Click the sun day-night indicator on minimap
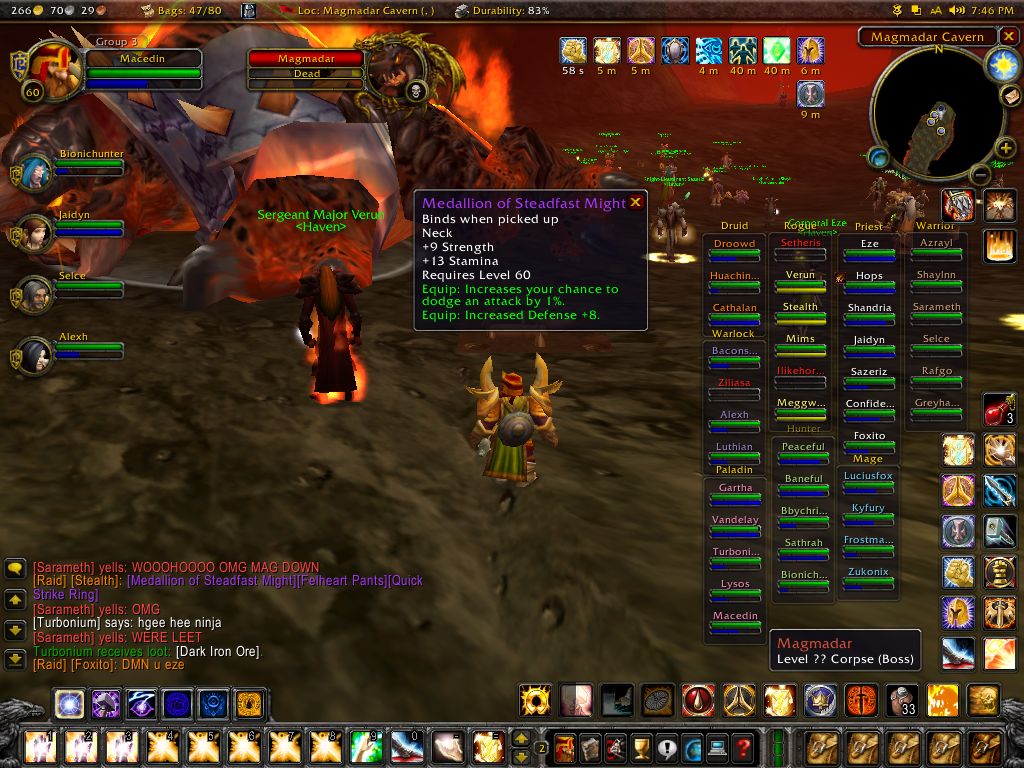Image resolution: width=1024 pixels, height=768 pixels. pos(1002,65)
